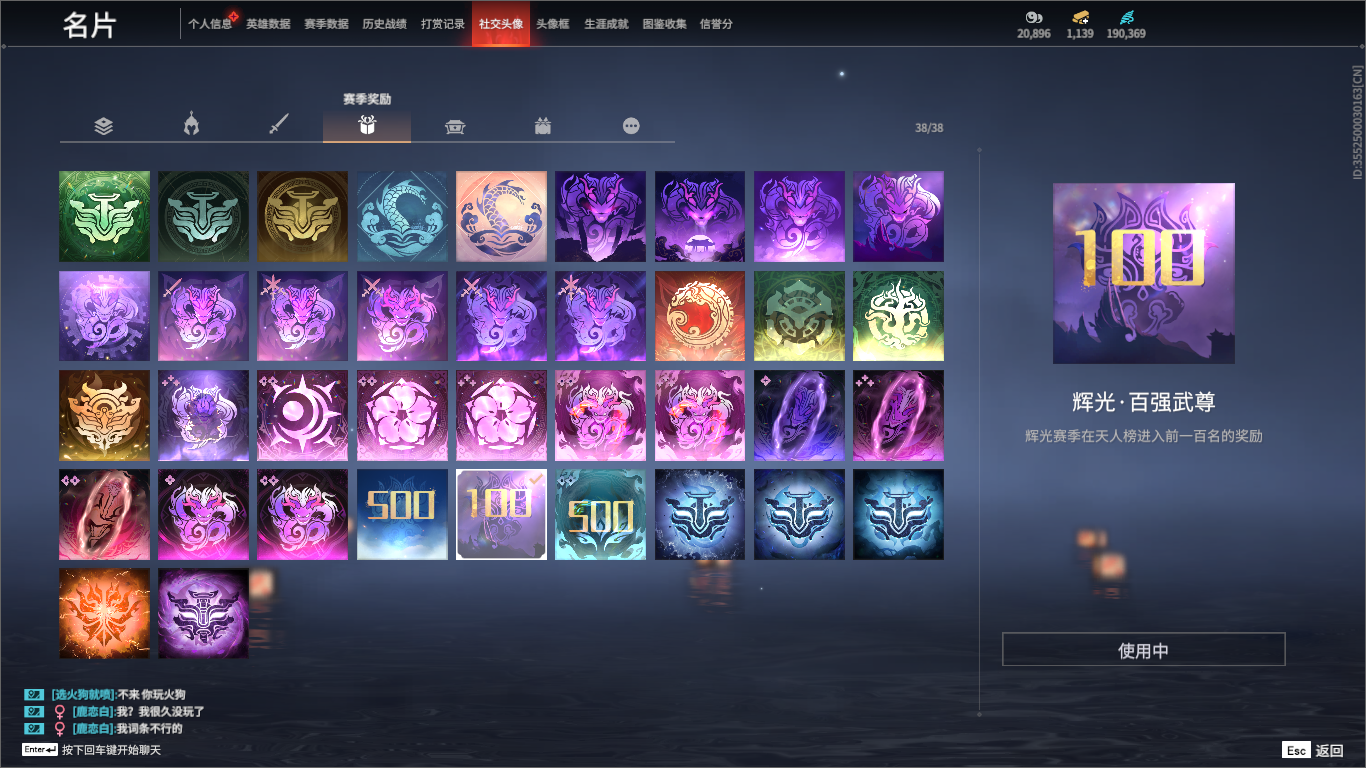Show the 图鉴收集 tab
Image resolution: width=1366 pixels, height=768 pixels.
(664, 24)
